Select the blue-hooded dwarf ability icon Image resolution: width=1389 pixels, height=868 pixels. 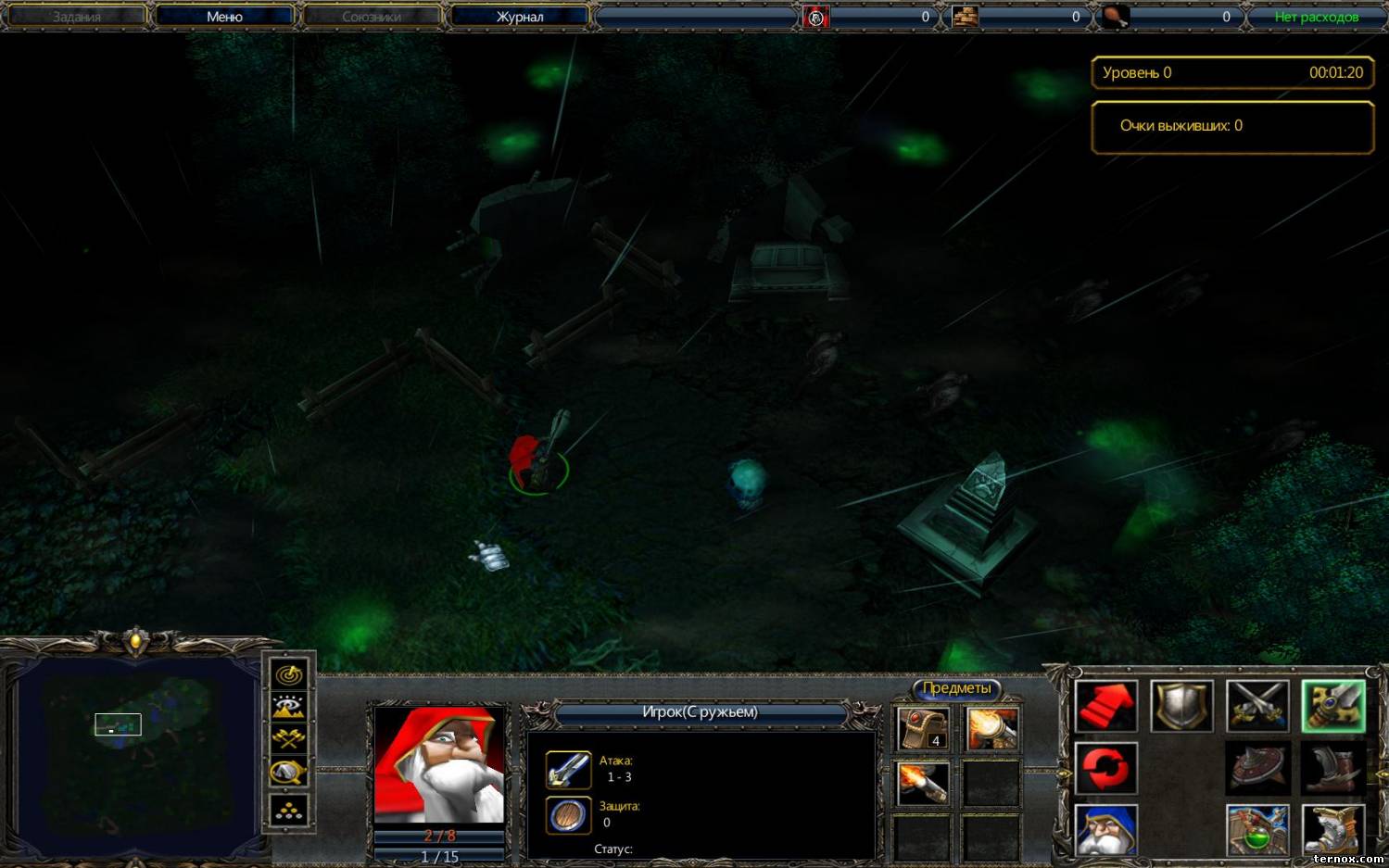tap(1106, 829)
